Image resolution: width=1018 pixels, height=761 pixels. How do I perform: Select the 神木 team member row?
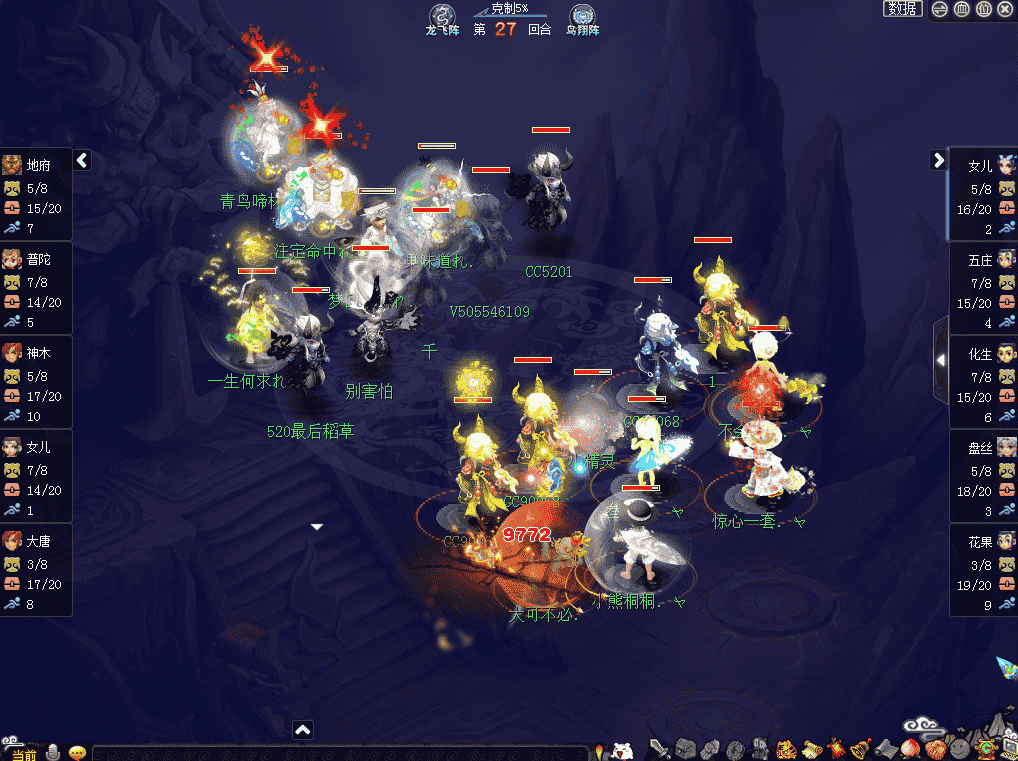point(36,383)
